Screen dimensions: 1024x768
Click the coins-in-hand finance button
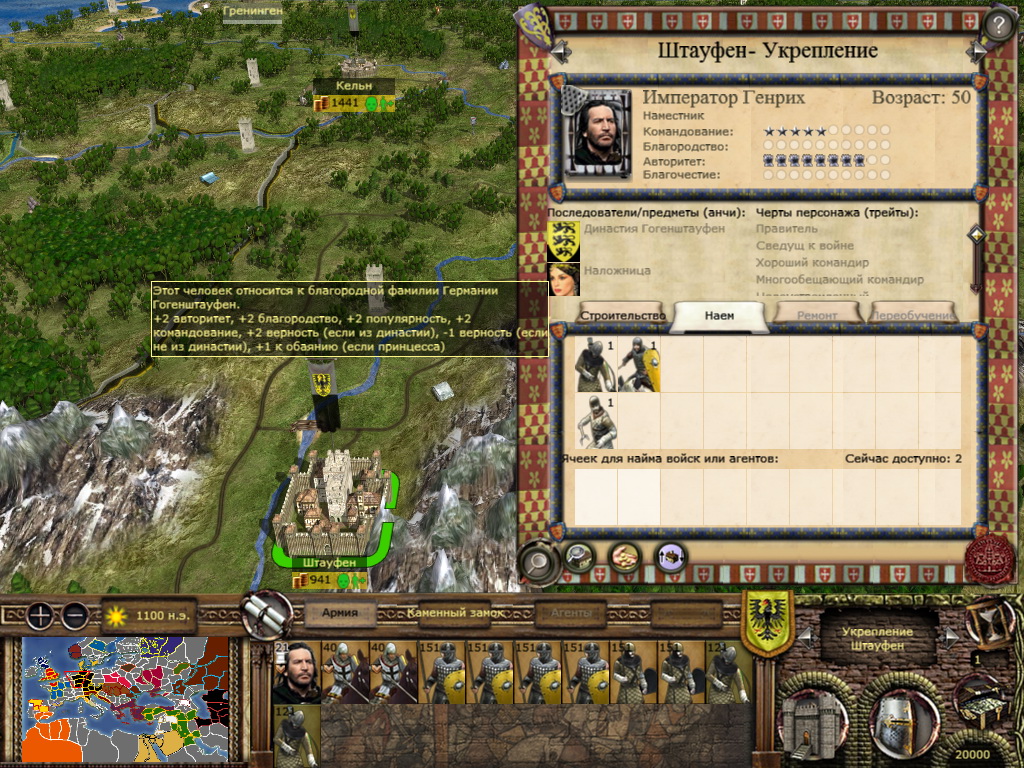[x=625, y=557]
